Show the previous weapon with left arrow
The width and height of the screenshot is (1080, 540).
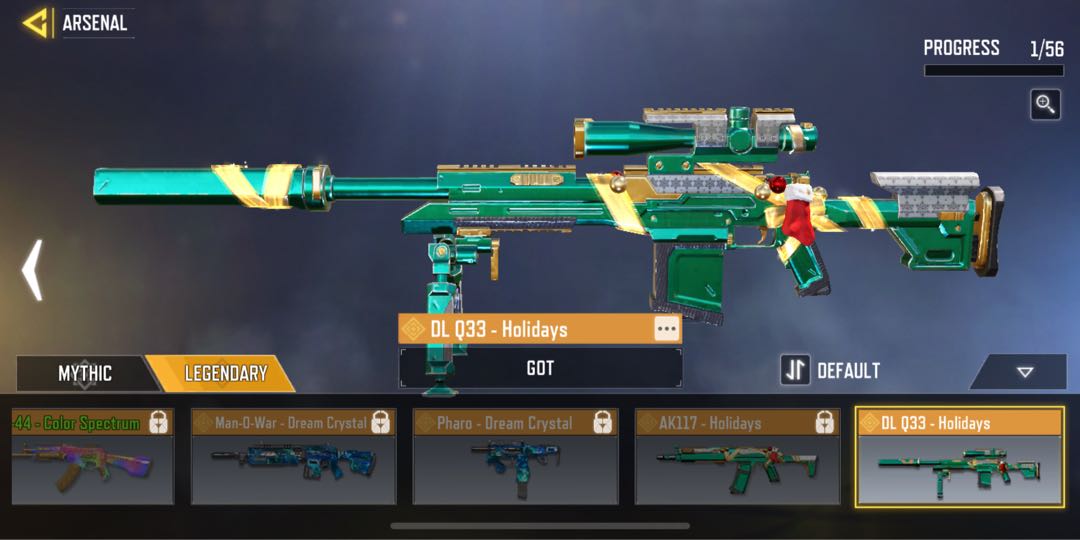pos(32,269)
